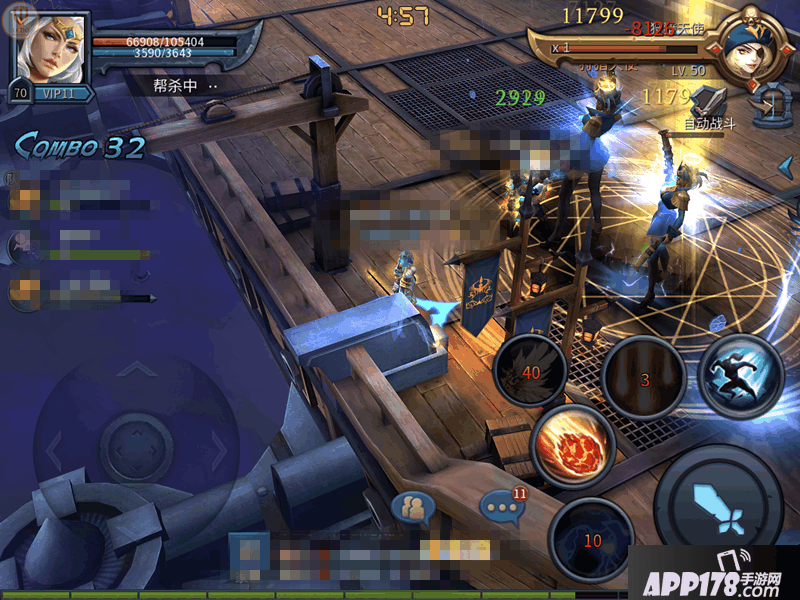This screenshot has height=600, width=800.
Task: Select the winged skill on 40 cooldown
Action: 531,373
